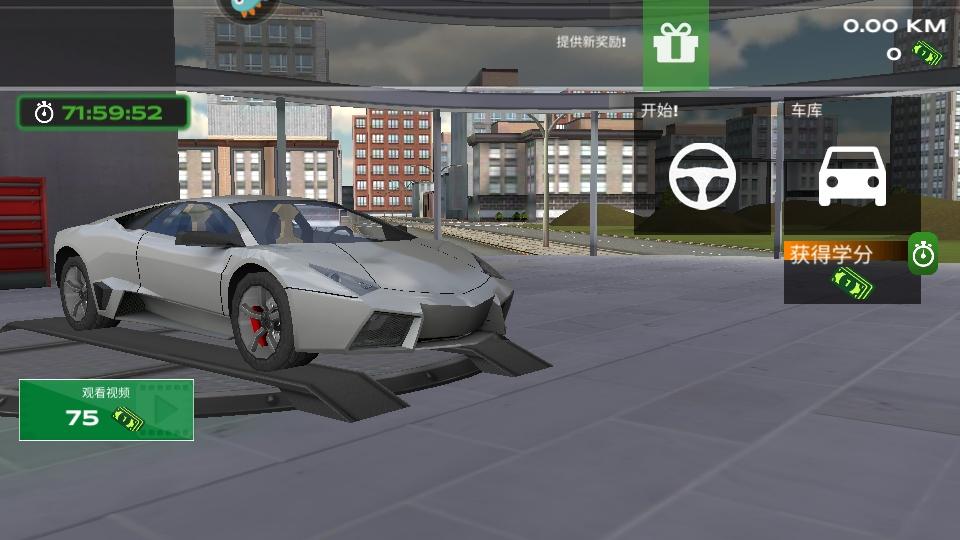Open the green gift box reward
The height and width of the screenshot is (540, 960).
coord(675,43)
